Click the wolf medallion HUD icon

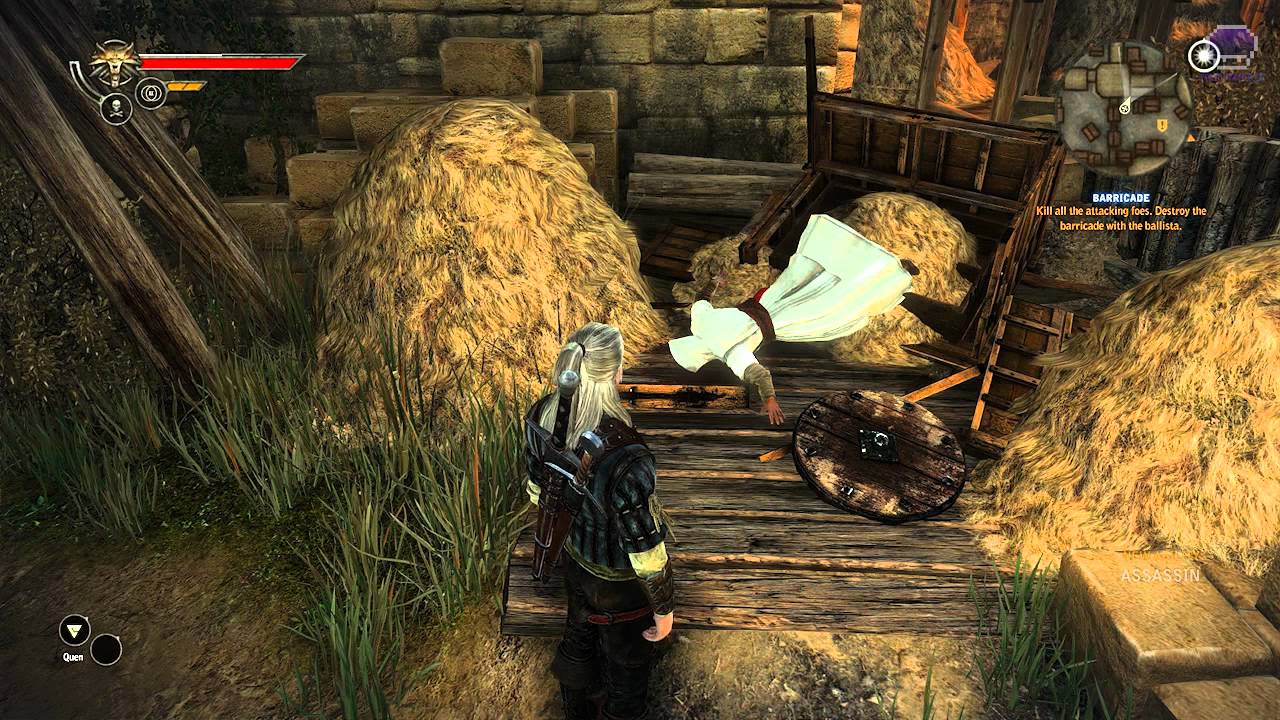pyautogui.click(x=114, y=61)
